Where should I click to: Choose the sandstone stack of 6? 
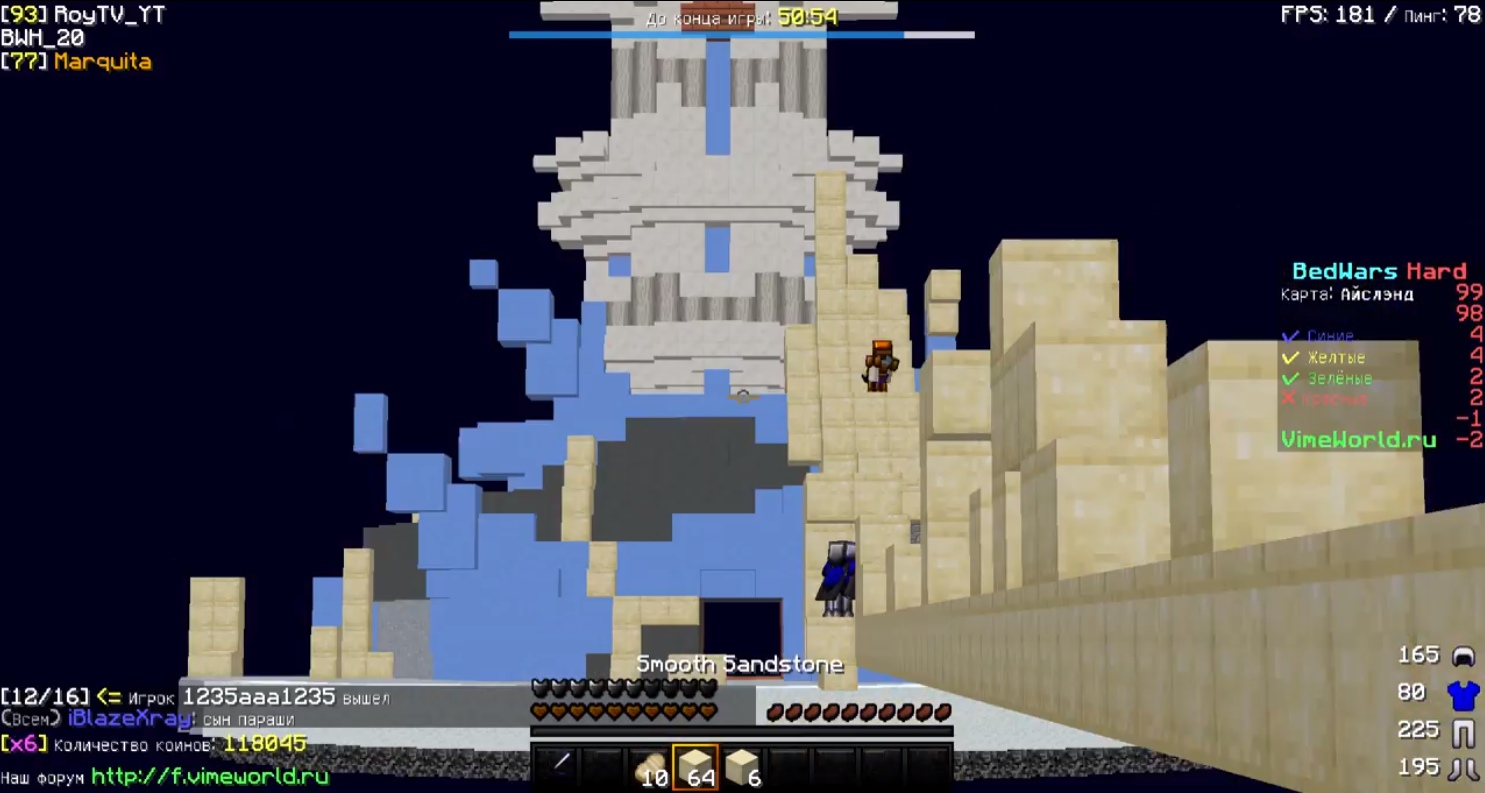tap(741, 767)
